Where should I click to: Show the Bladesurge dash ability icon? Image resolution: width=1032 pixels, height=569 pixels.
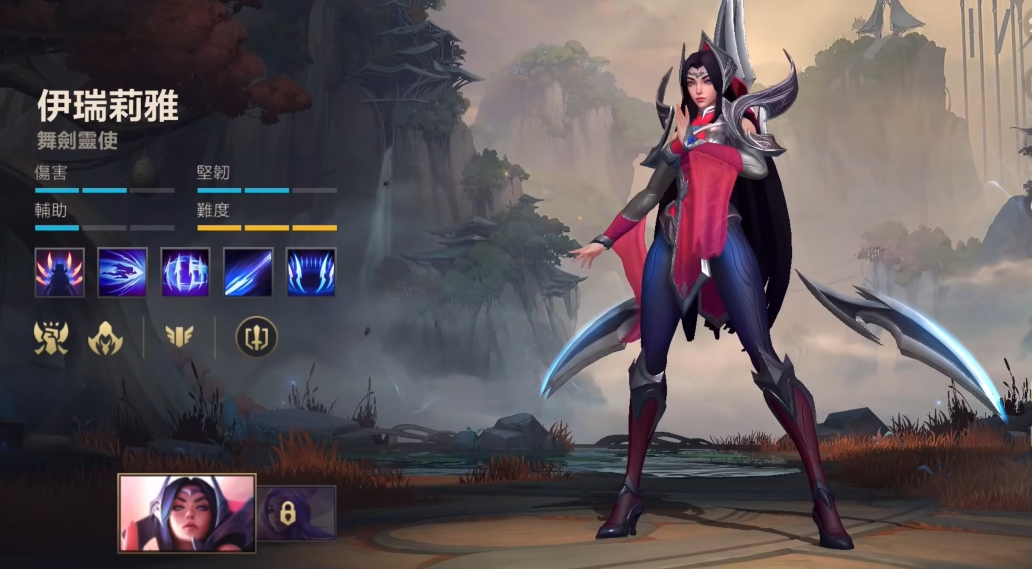(122, 272)
